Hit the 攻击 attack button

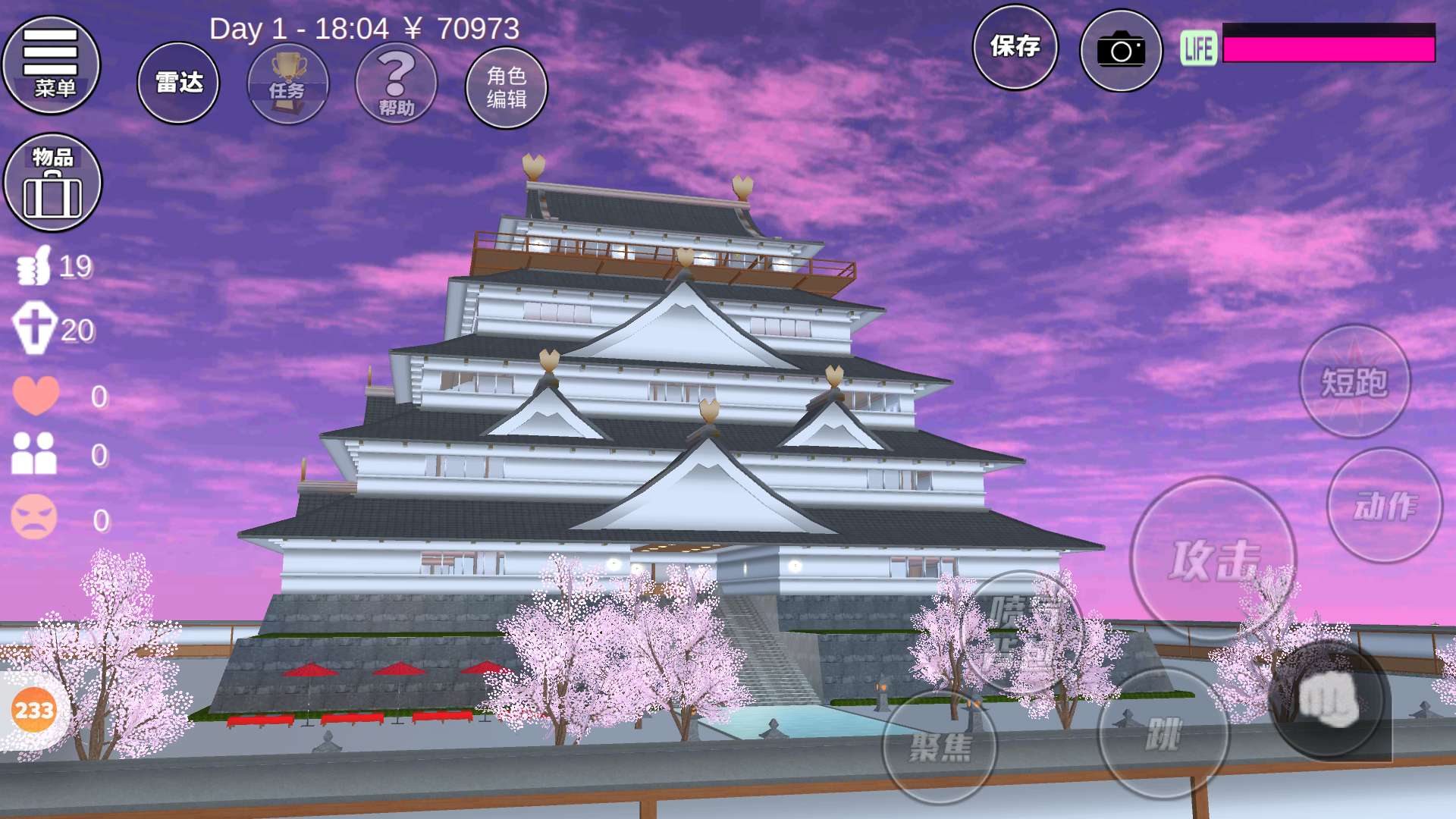[1212, 560]
